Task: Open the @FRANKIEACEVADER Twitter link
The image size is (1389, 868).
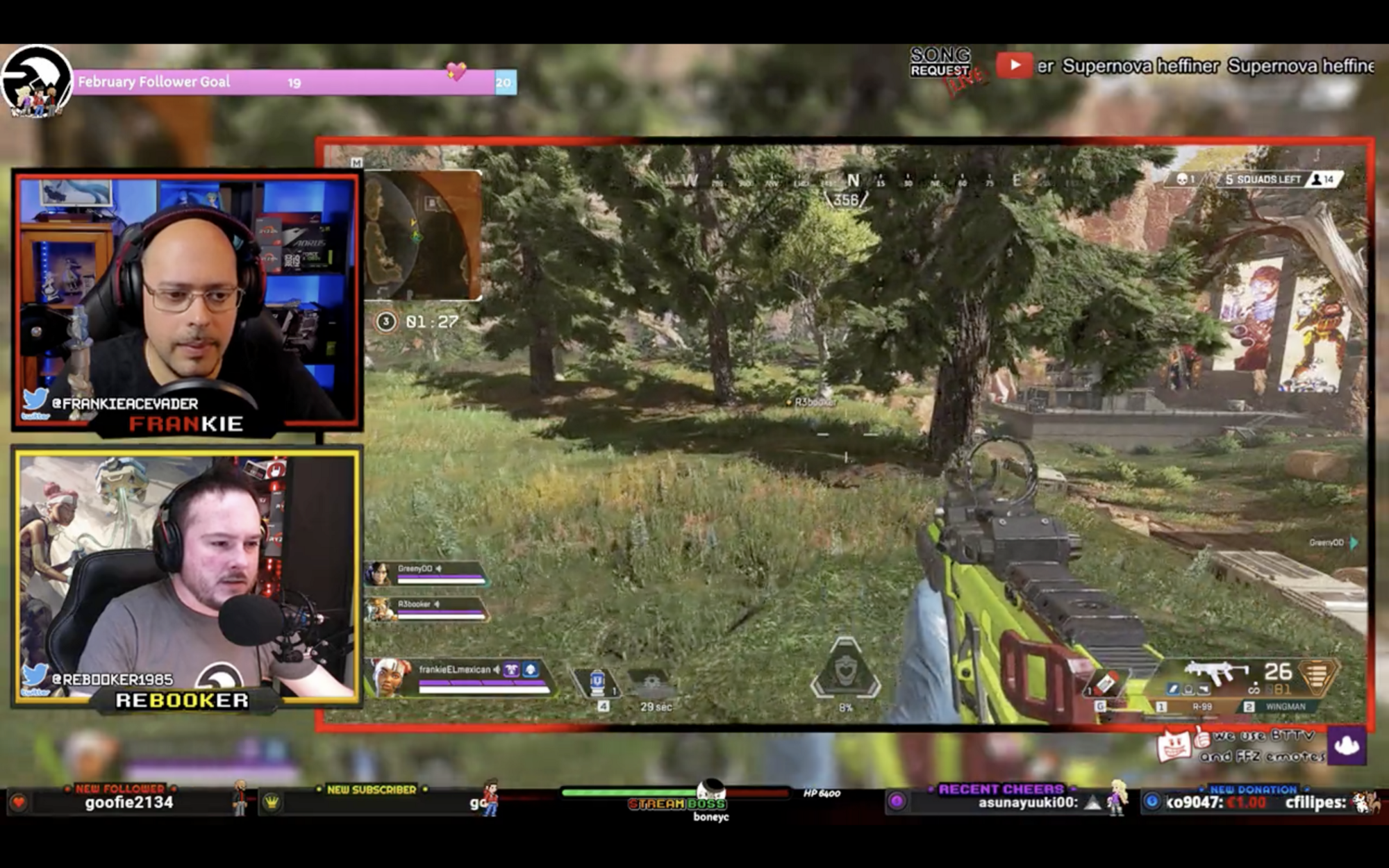Action: tap(125, 403)
